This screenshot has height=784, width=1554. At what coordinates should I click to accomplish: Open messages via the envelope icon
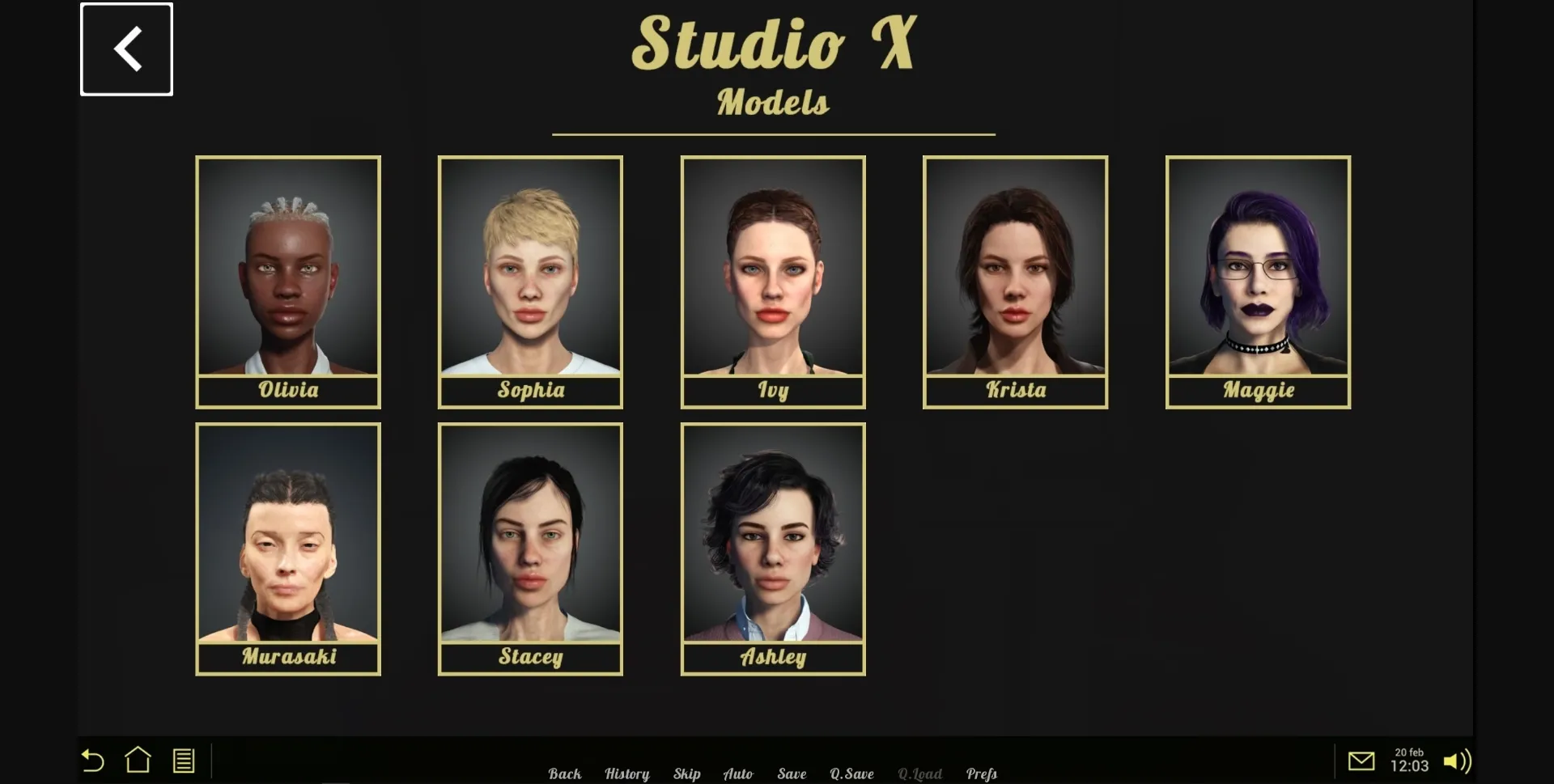[x=1363, y=761]
